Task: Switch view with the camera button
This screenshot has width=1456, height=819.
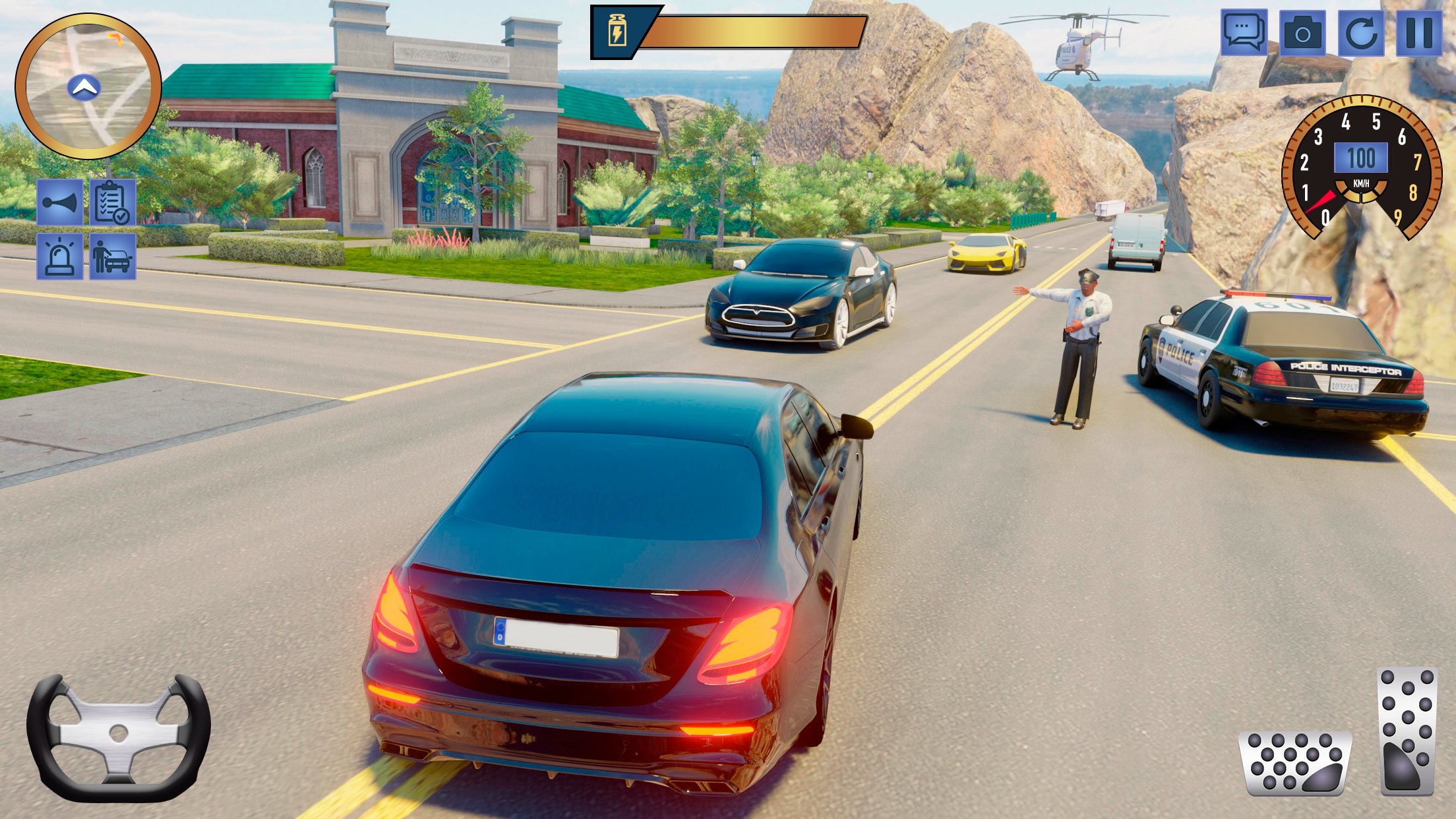Action: click(x=1302, y=32)
